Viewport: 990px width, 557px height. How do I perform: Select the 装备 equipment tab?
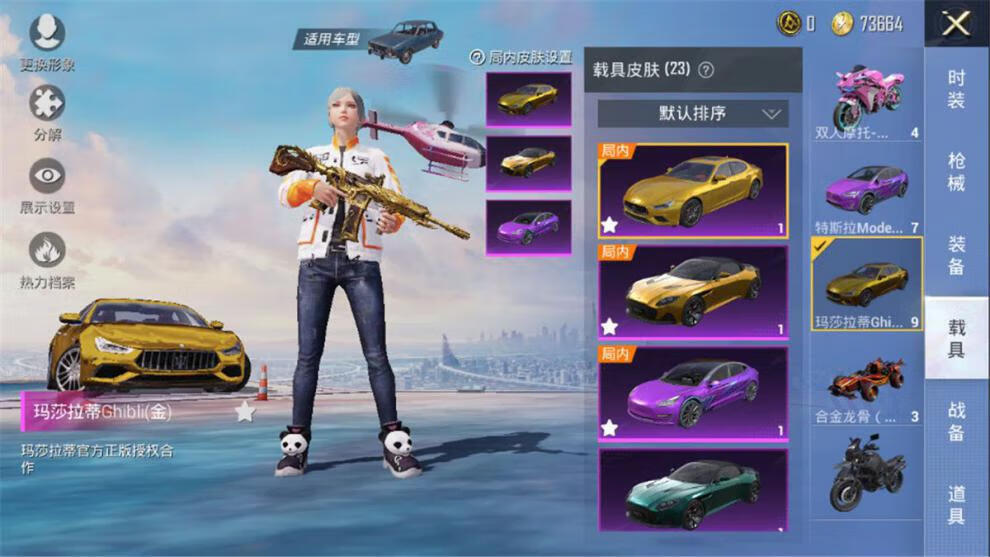point(956,255)
